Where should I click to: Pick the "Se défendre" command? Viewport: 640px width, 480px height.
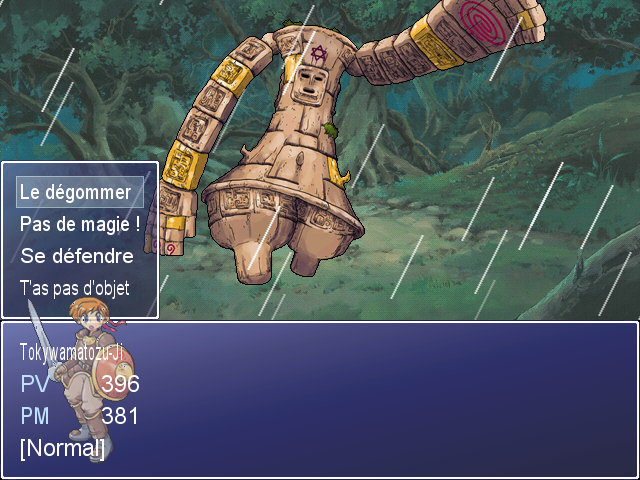pyautogui.click(x=77, y=256)
